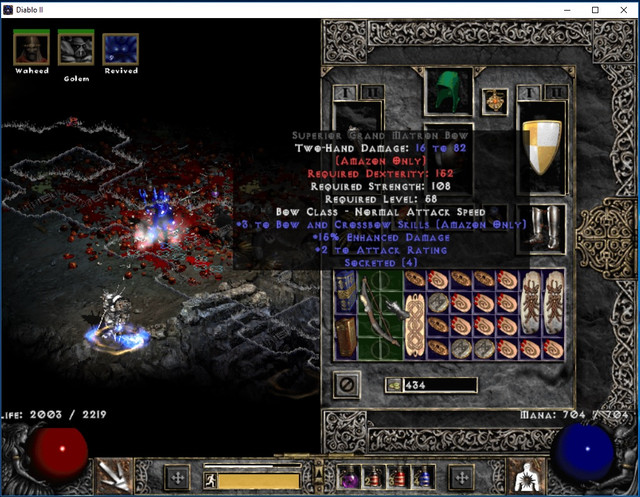Viewport: 640px width, 497px height.
Task: Select the Revived minion portrait
Action: [x=120, y=48]
